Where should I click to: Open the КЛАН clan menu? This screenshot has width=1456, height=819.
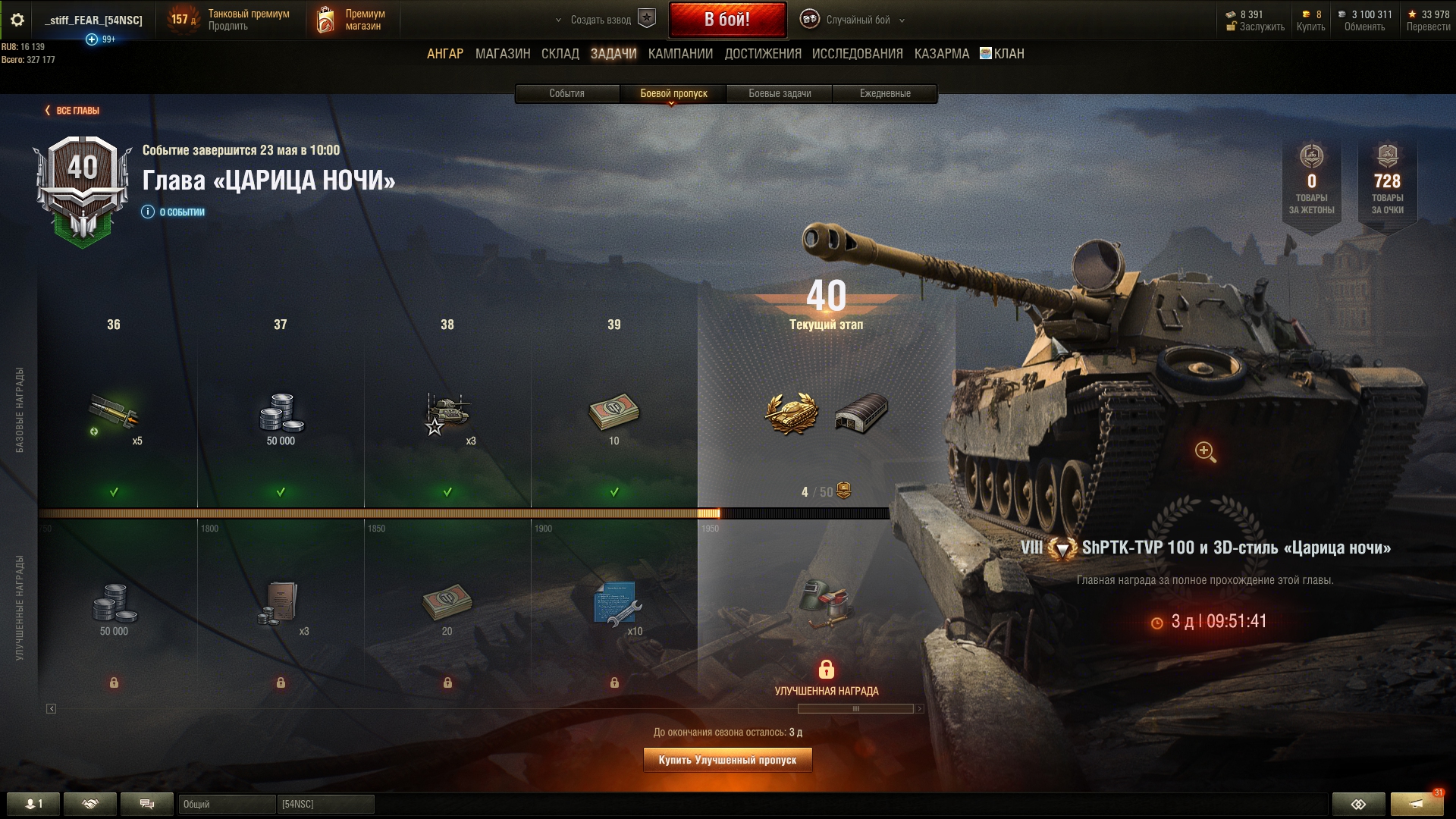coord(1002,54)
